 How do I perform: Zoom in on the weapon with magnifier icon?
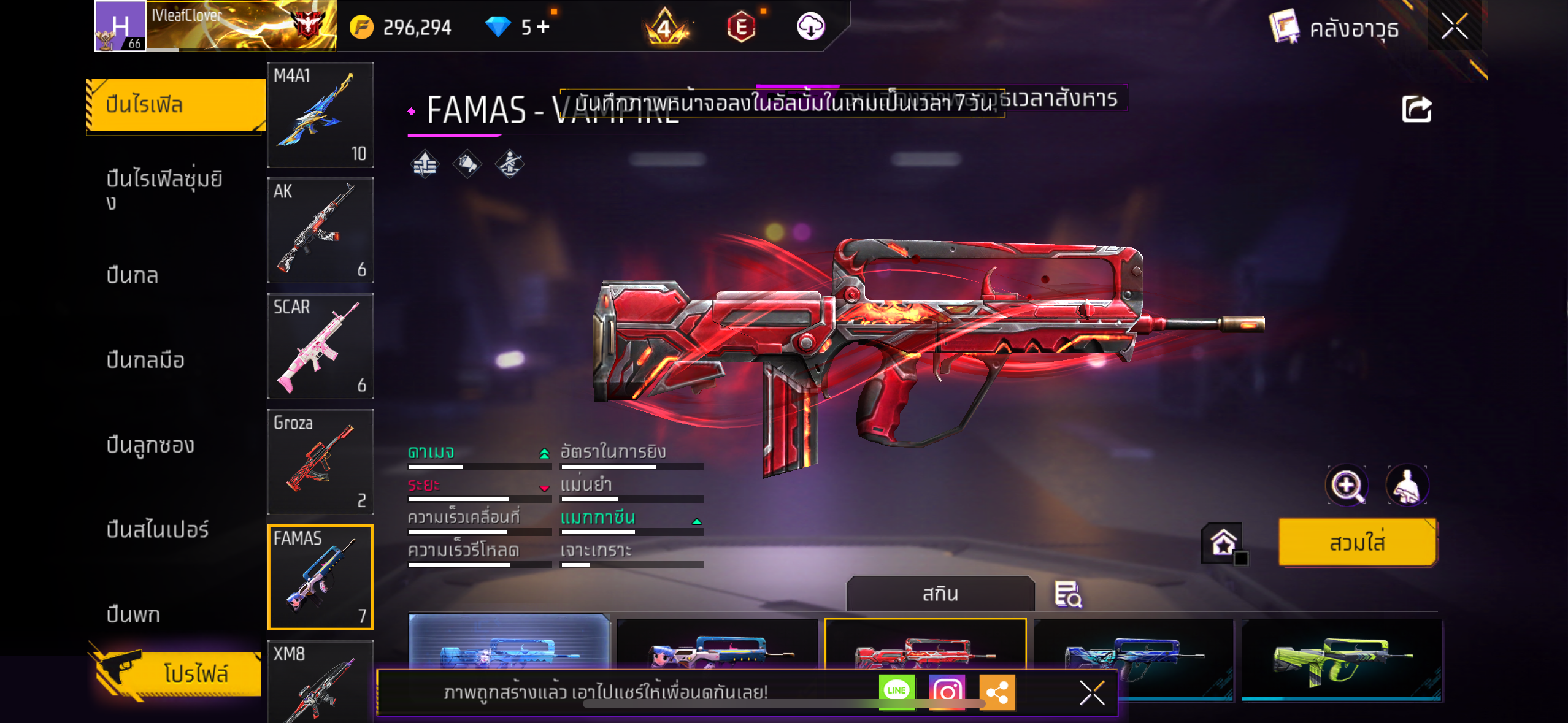[x=1347, y=486]
